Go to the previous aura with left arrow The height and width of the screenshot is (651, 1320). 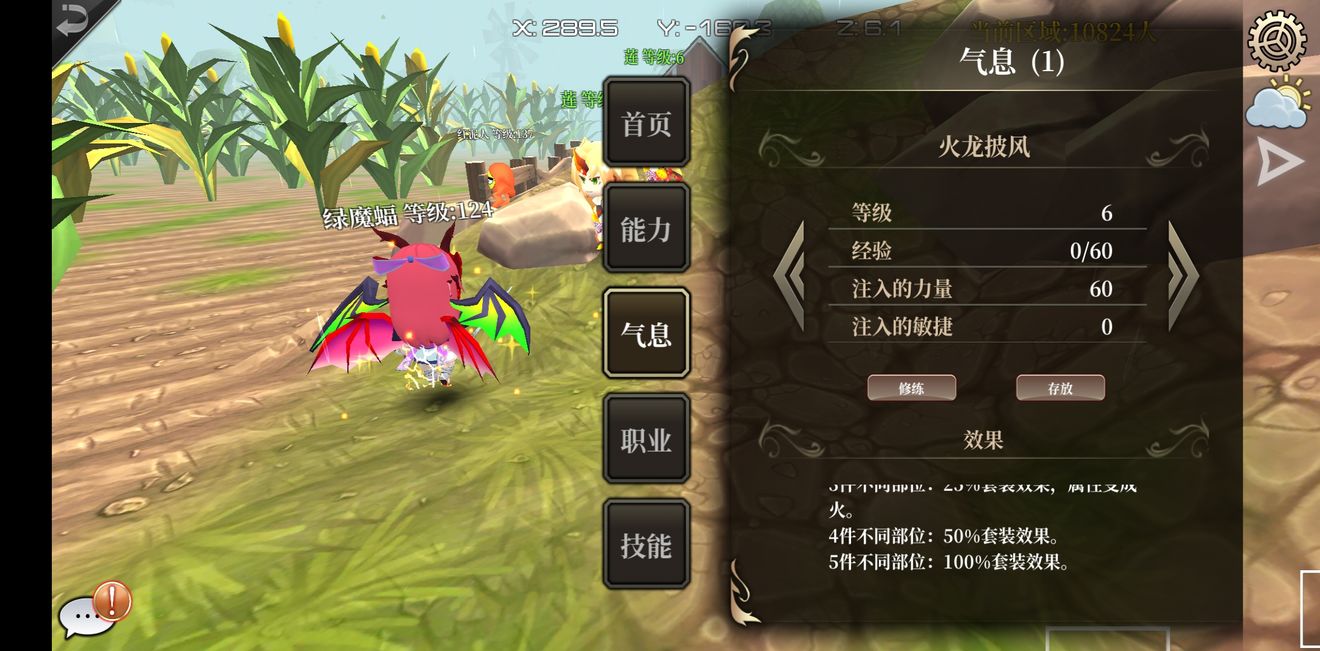click(790, 276)
